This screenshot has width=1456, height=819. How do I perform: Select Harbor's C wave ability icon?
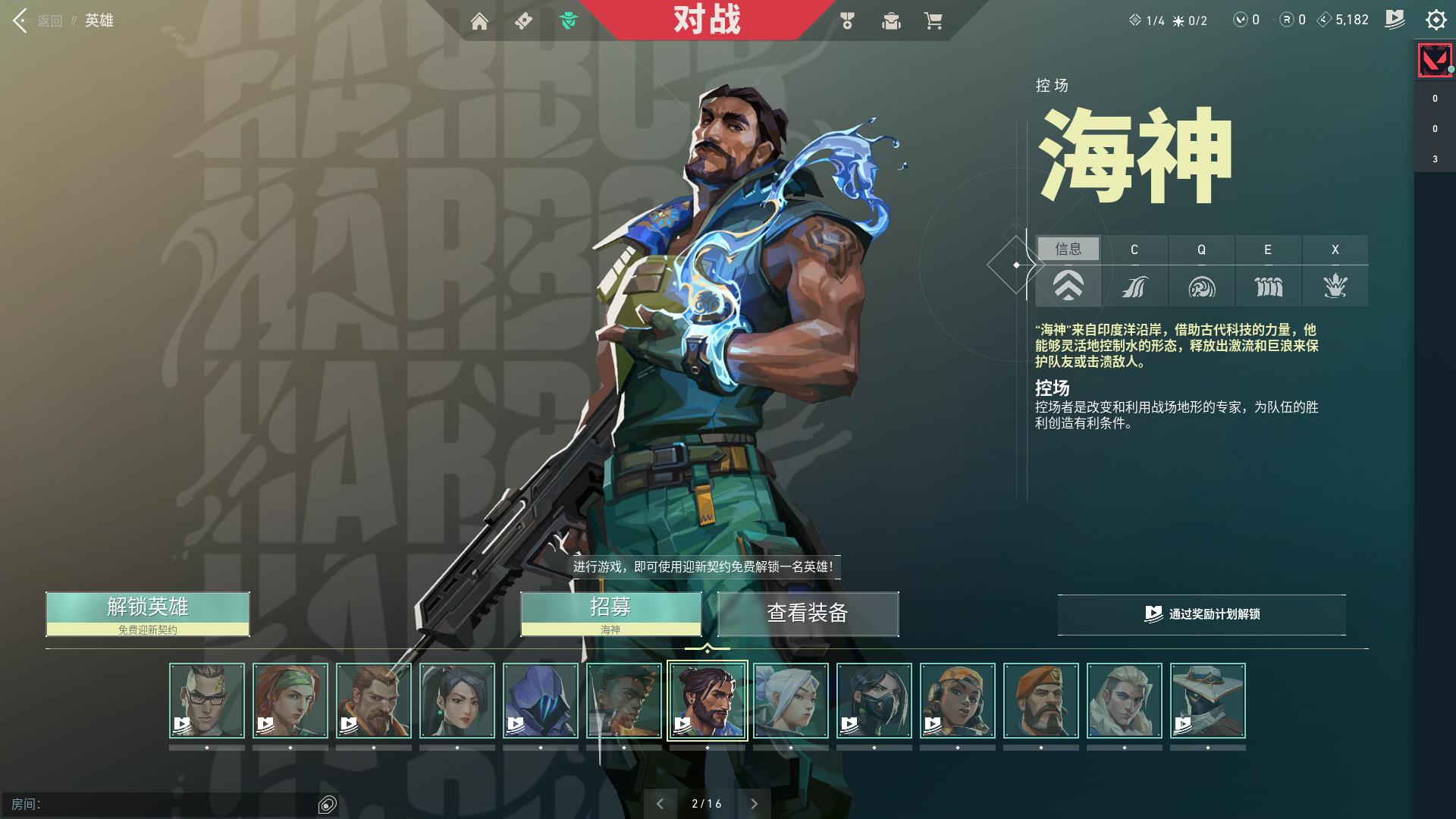pos(1134,286)
